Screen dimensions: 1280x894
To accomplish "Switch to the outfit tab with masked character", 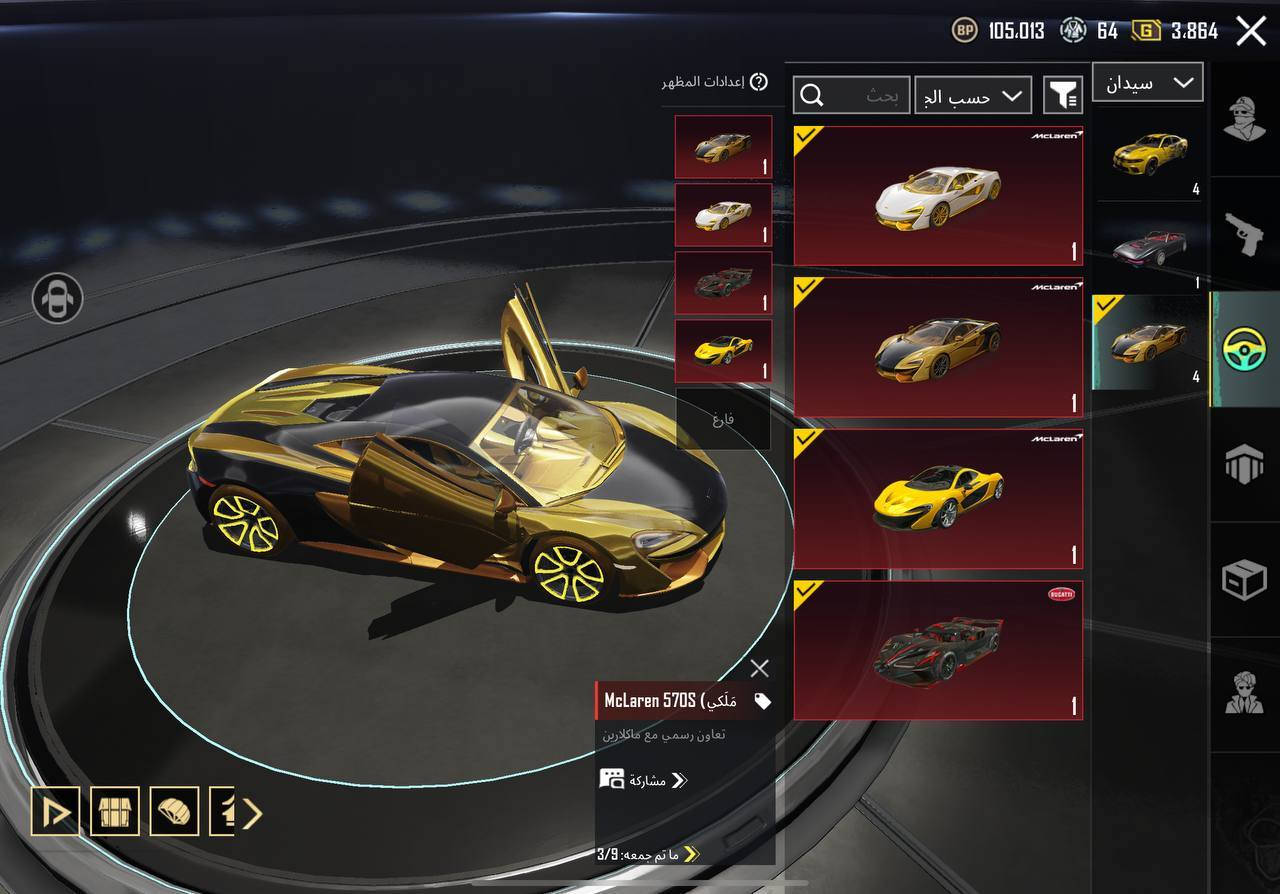I will 1244,120.
